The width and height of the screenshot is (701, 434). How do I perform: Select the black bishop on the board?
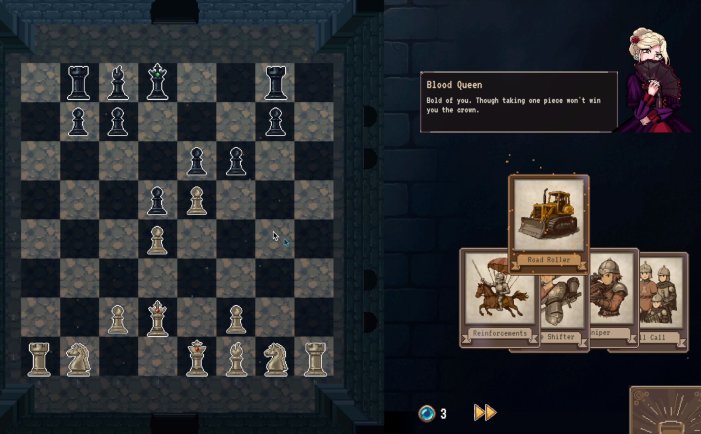click(x=118, y=83)
